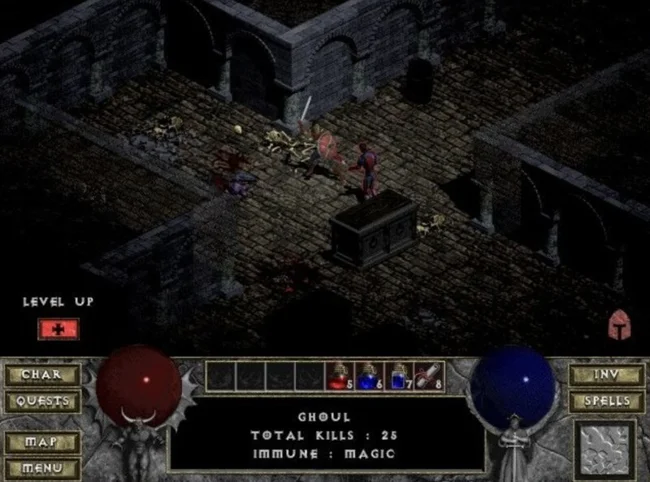Image resolution: width=650 pixels, height=482 pixels.
Task: Use the scroll in belt slot 8
Action: click(x=427, y=375)
